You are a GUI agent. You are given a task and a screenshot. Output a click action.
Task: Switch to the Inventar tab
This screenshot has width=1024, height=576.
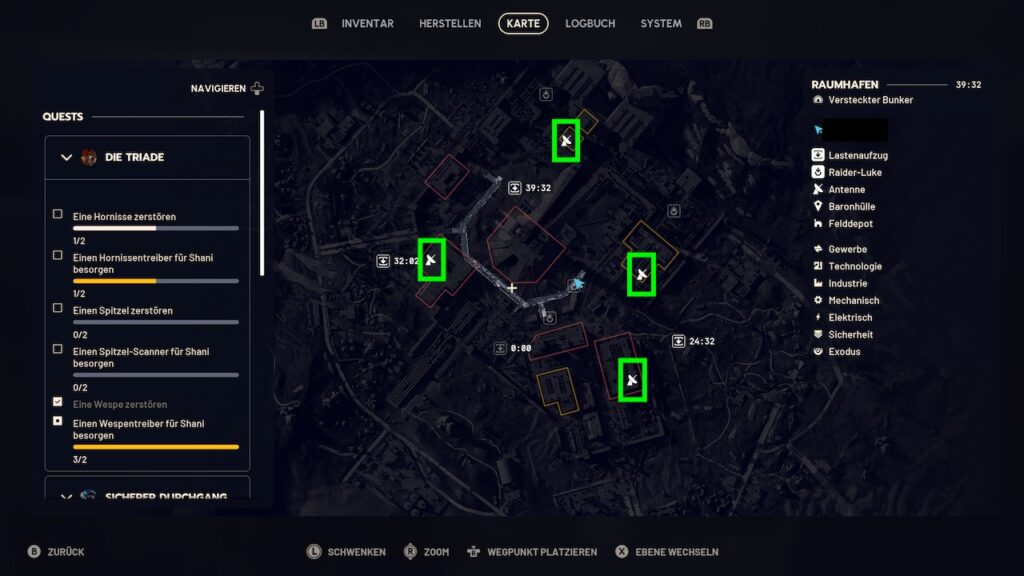pyautogui.click(x=367, y=23)
